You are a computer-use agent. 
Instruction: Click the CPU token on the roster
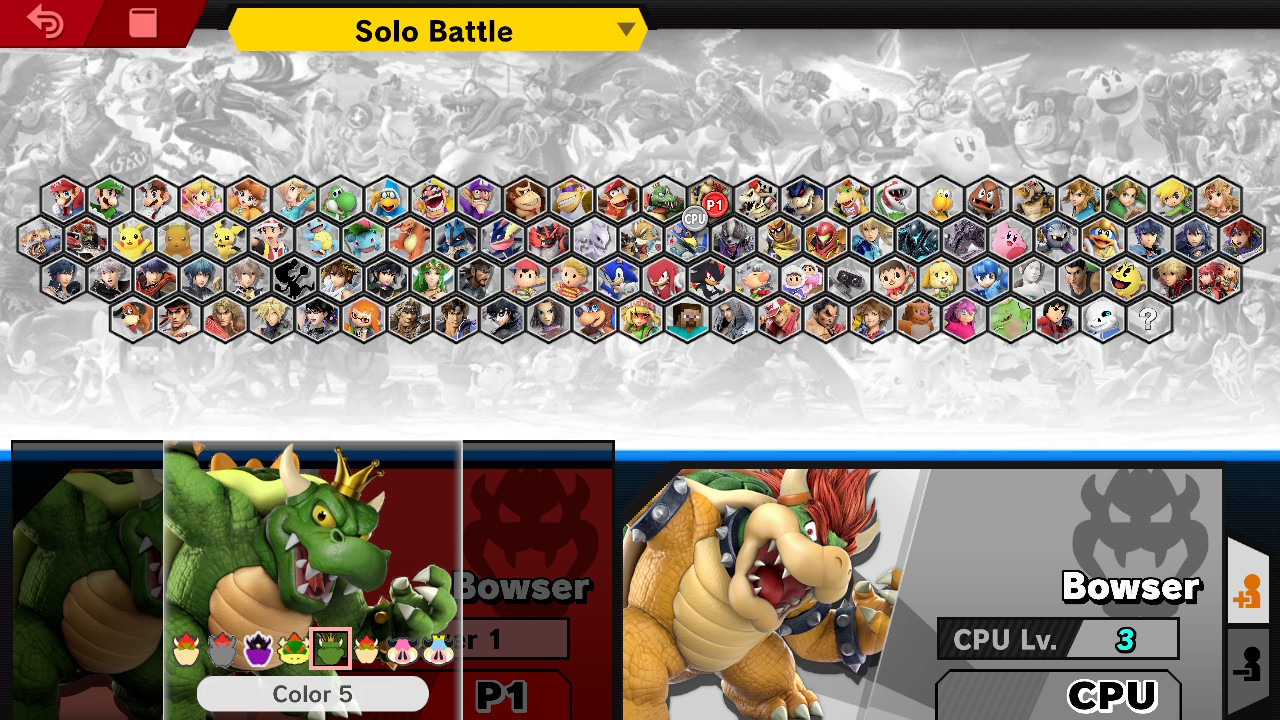pos(693,219)
